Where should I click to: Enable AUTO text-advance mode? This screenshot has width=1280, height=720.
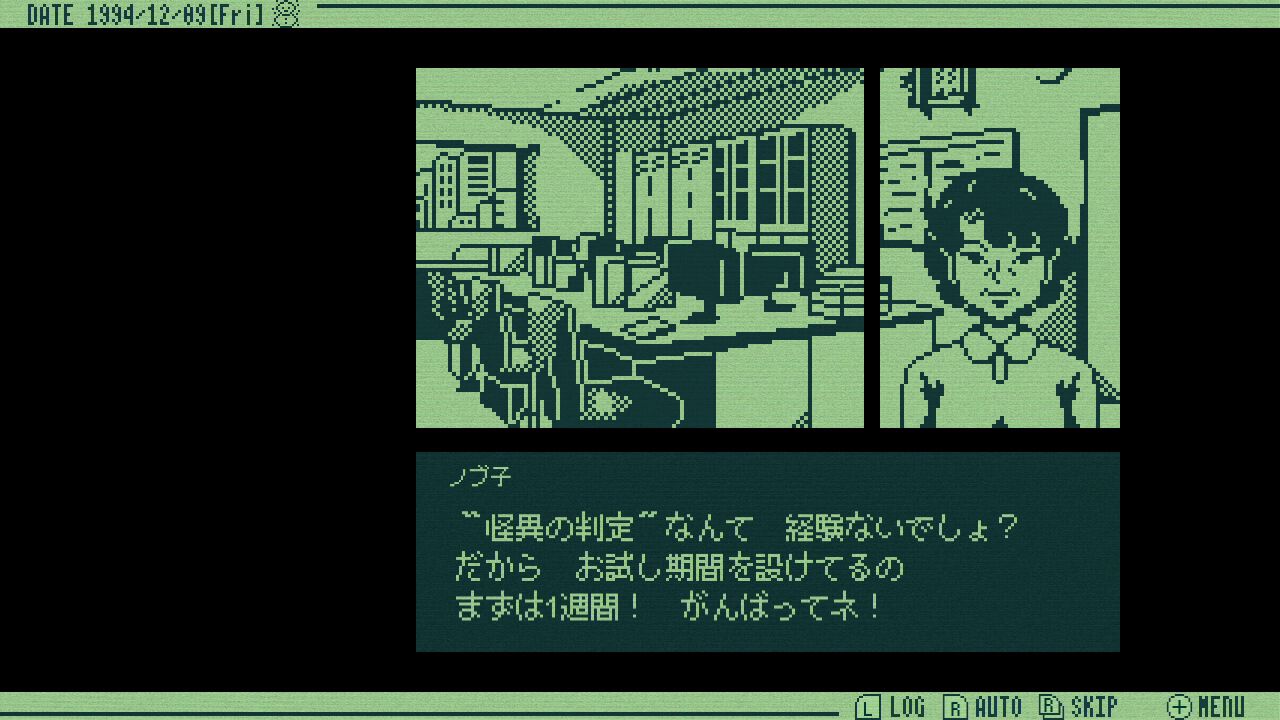pos(997,705)
